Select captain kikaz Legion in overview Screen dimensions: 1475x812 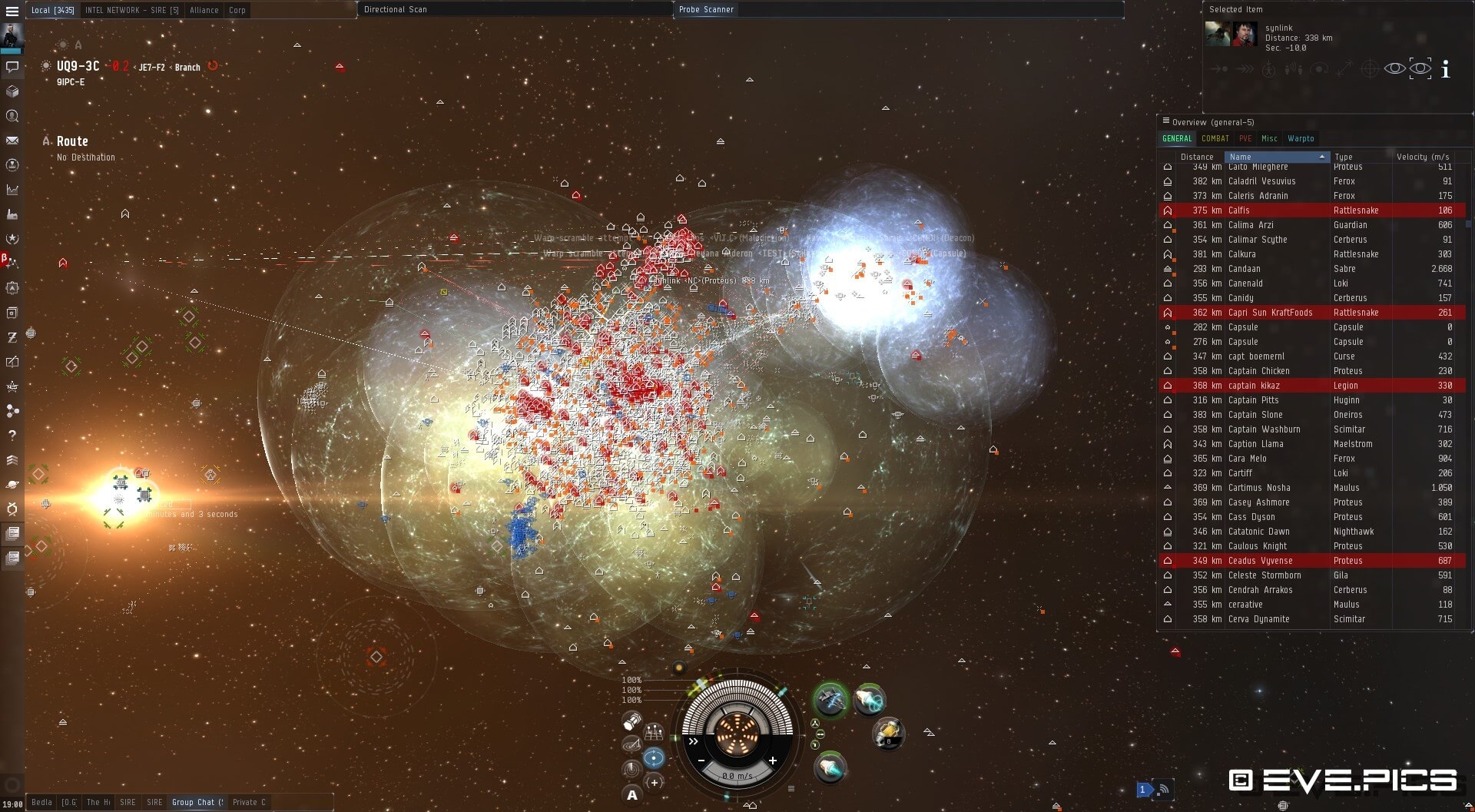click(1306, 386)
